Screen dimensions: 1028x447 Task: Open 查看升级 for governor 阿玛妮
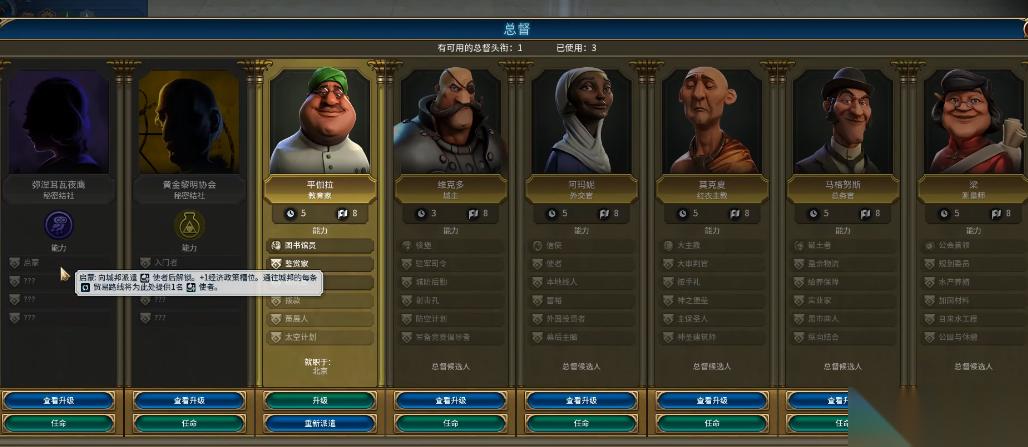tap(582, 400)
